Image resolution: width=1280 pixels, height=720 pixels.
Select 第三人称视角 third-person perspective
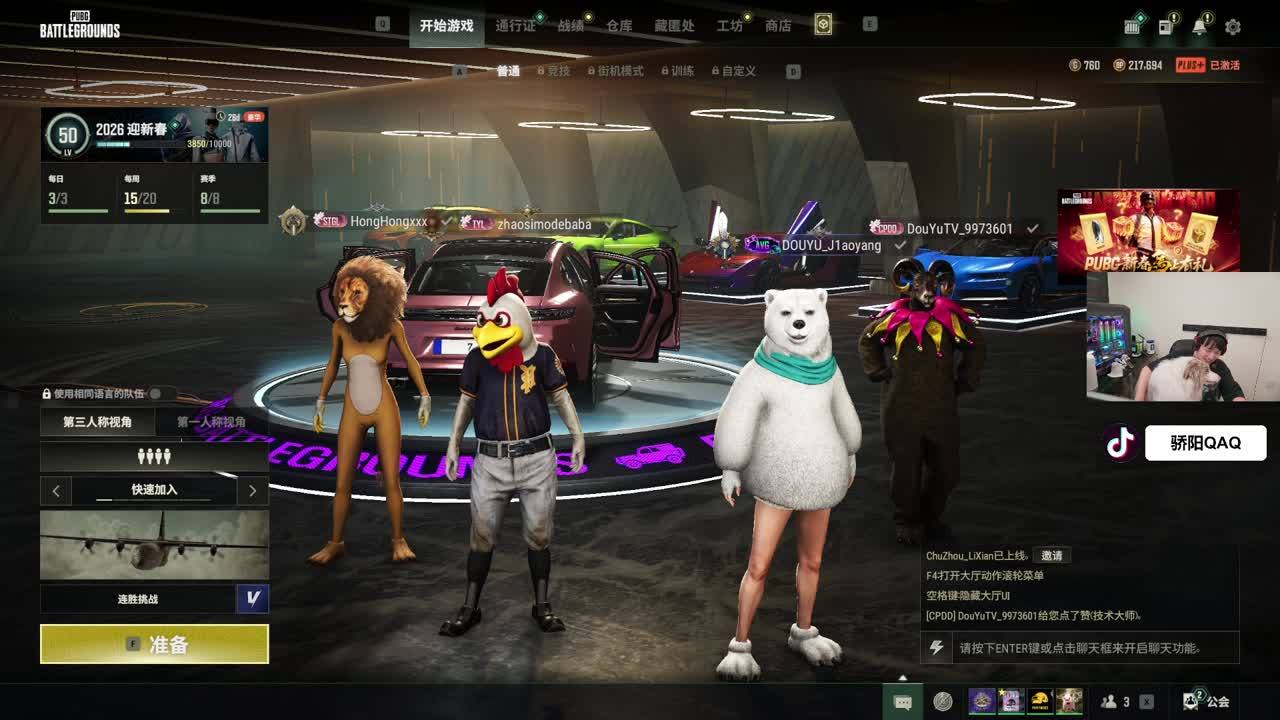[x=97, y=422]
